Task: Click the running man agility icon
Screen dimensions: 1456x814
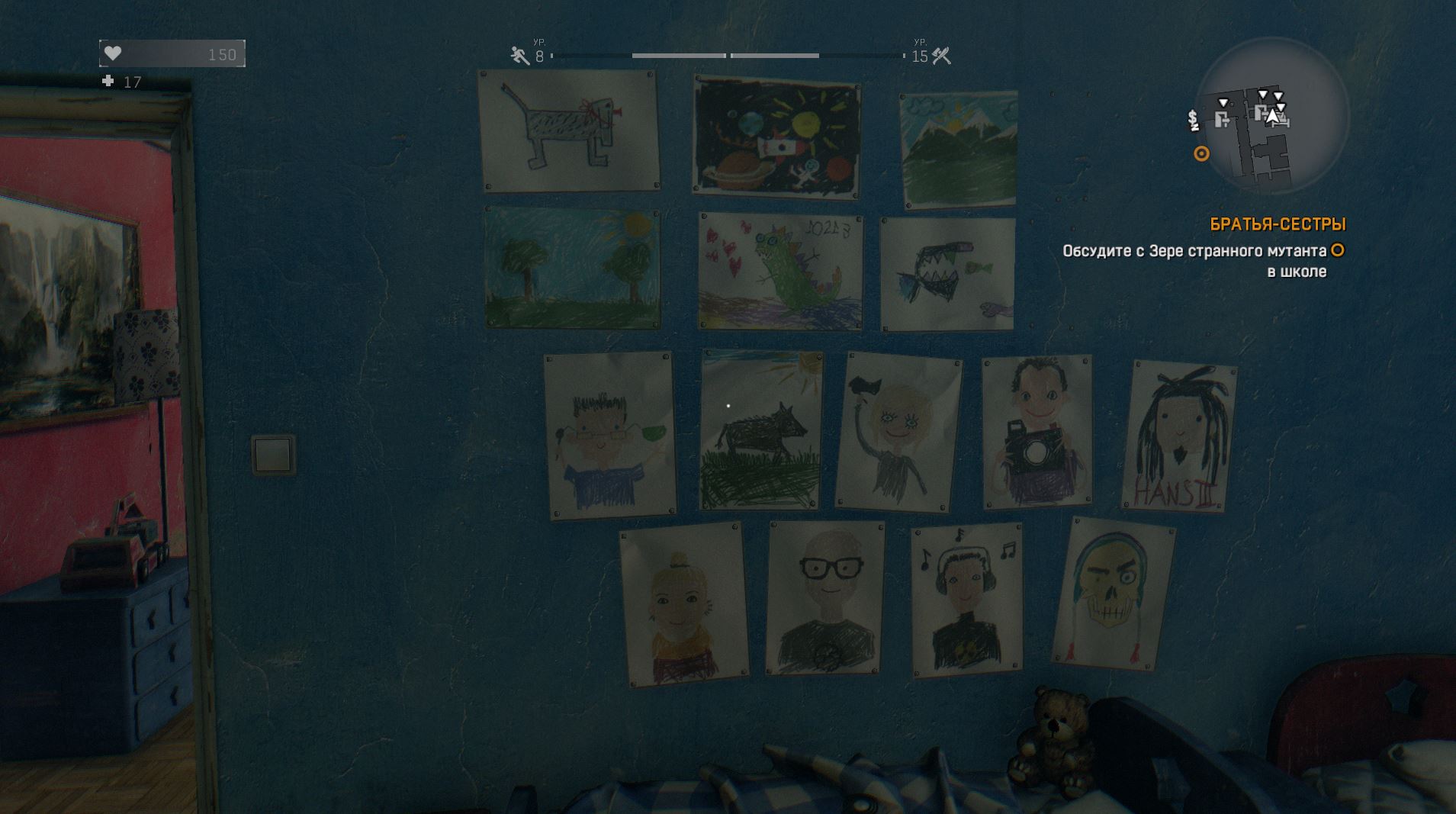Action: point(520,55)
